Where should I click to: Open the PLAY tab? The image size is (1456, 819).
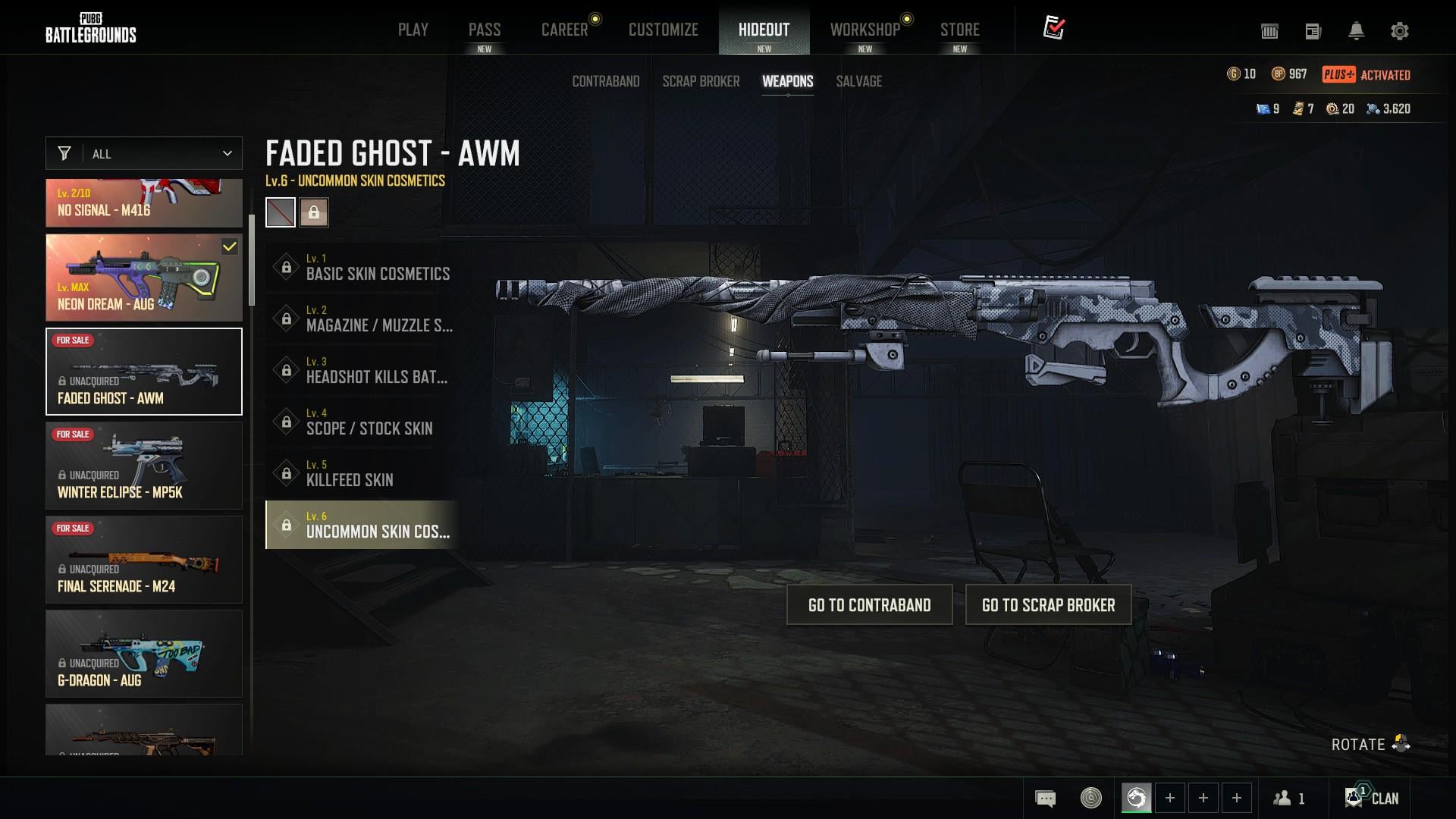pos(413,30)
